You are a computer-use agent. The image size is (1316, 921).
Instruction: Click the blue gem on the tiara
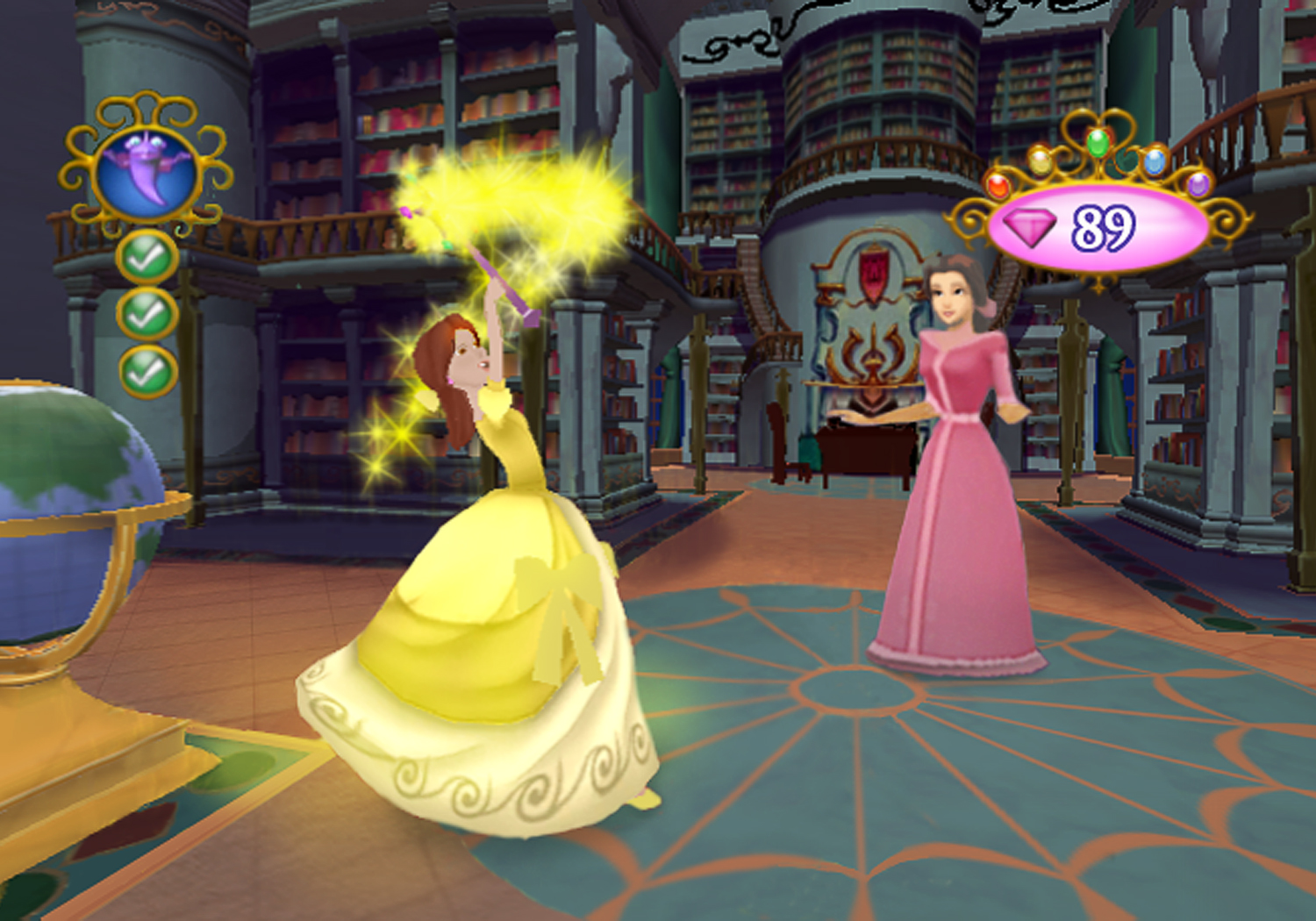click(1154, 163)
